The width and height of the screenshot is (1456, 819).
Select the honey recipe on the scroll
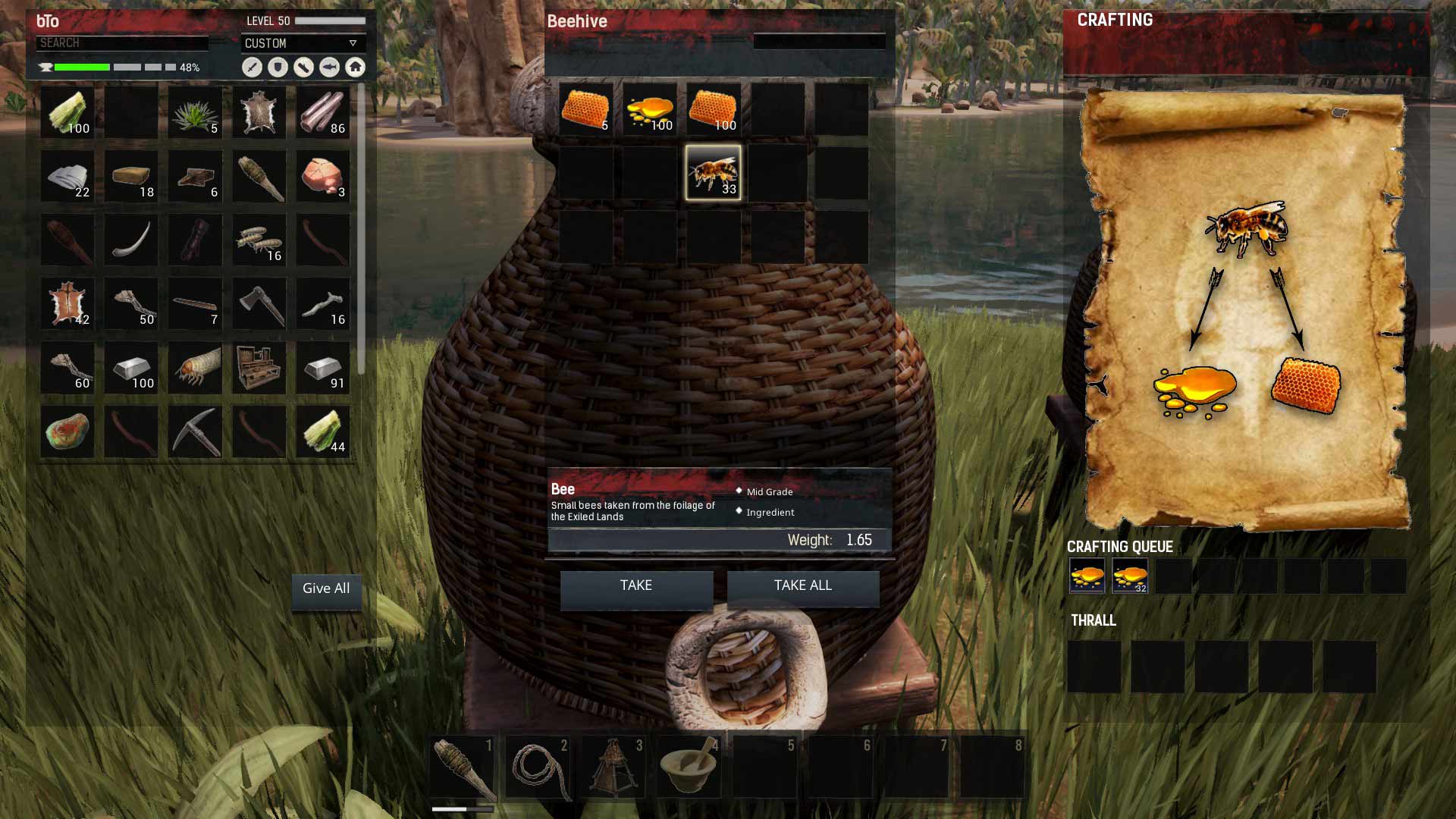[1194, 391]
